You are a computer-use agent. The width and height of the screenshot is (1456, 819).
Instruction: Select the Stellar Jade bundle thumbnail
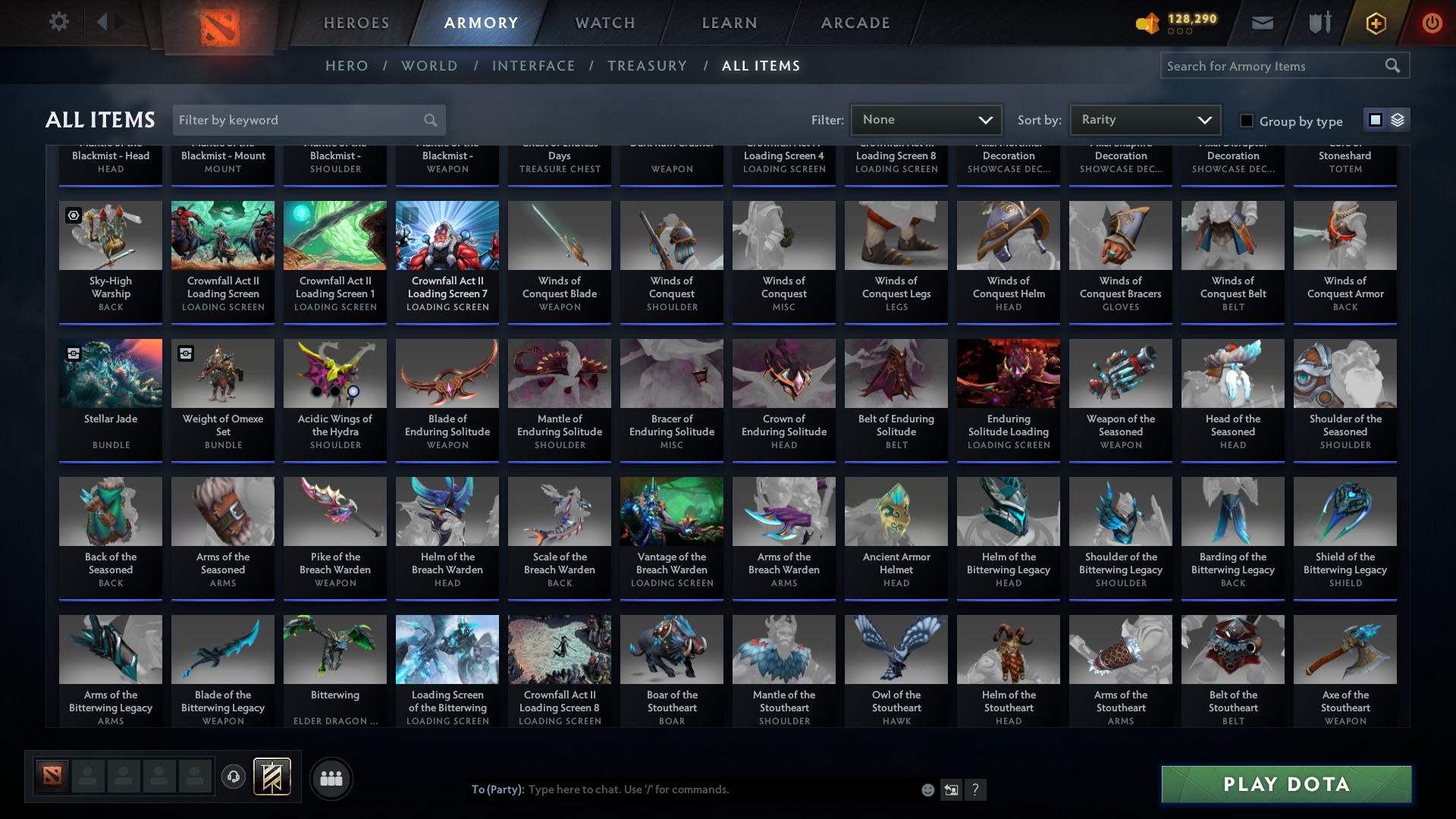111,373
